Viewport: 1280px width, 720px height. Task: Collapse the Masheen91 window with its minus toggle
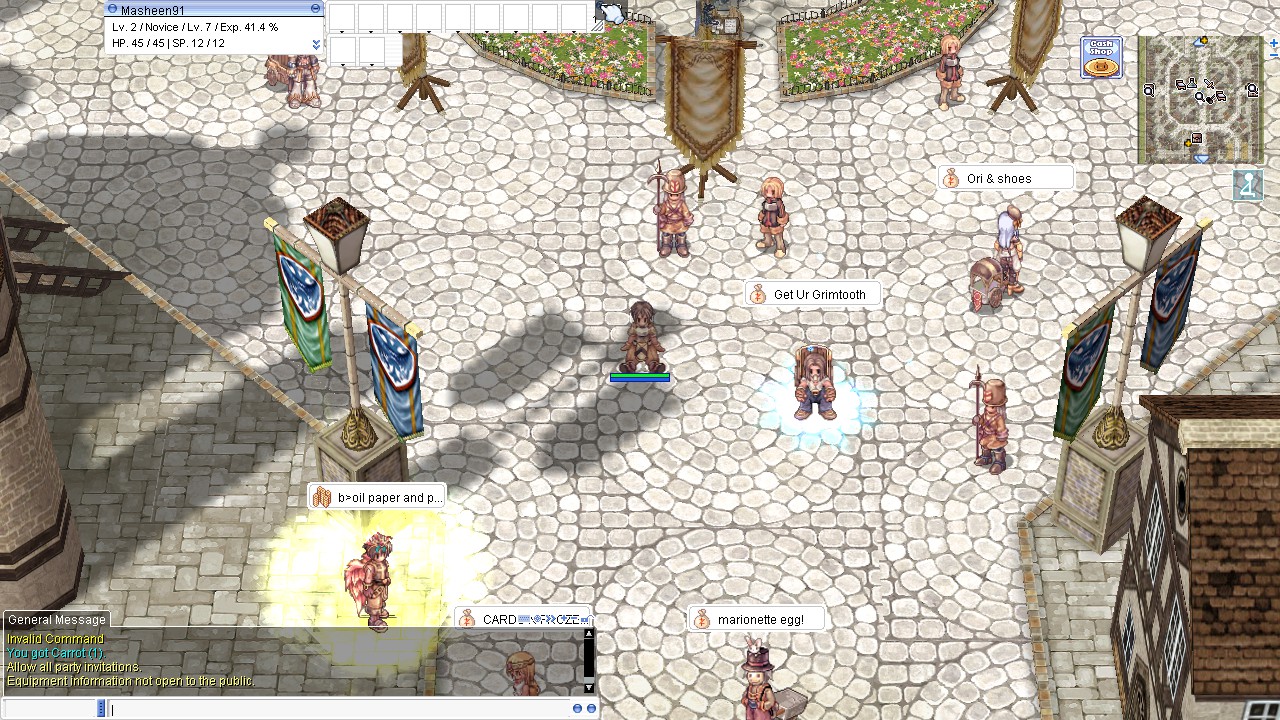315,8
